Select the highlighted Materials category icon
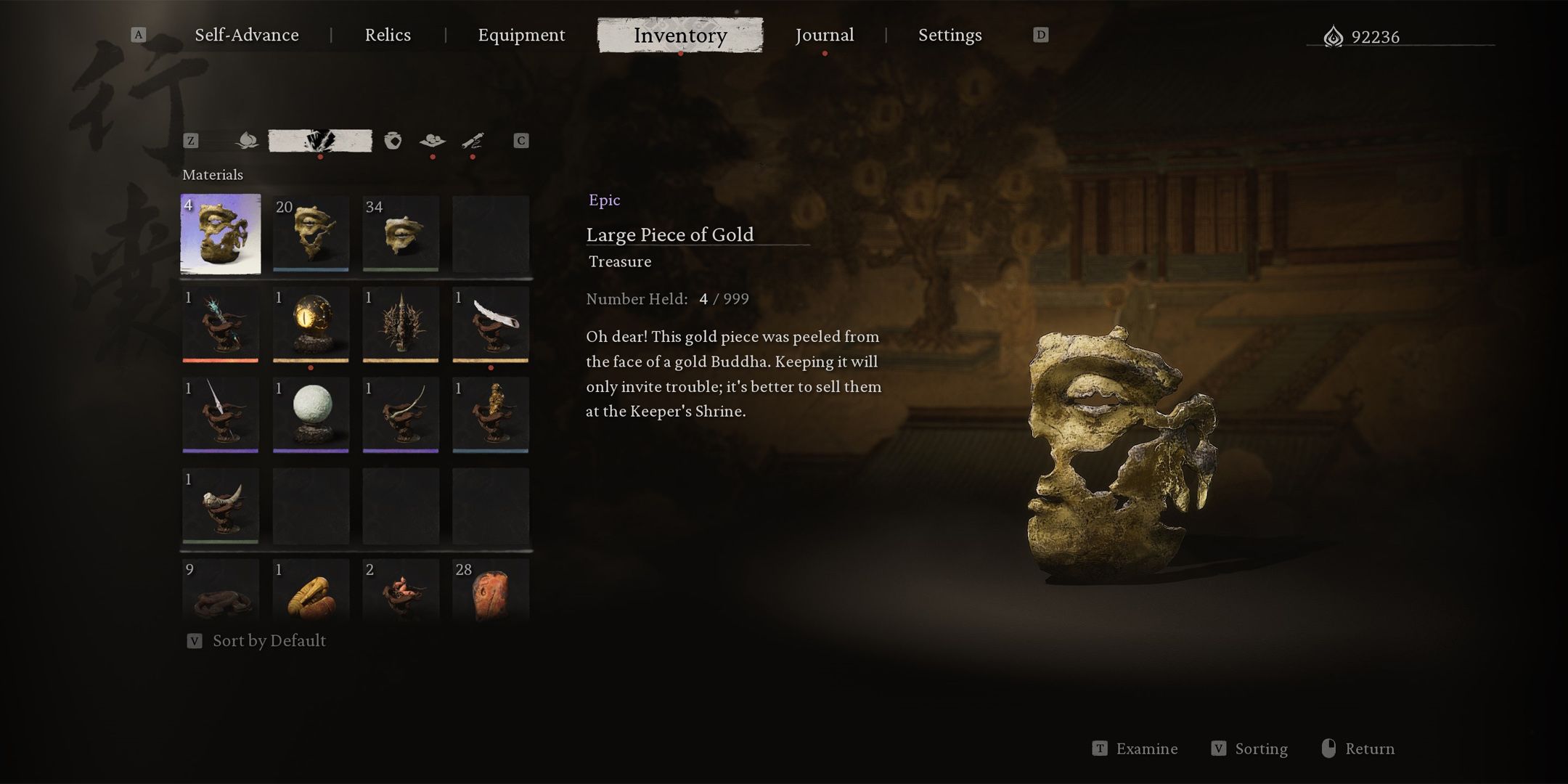Viewport: 1568px width, 784px height. click(320, 140)
